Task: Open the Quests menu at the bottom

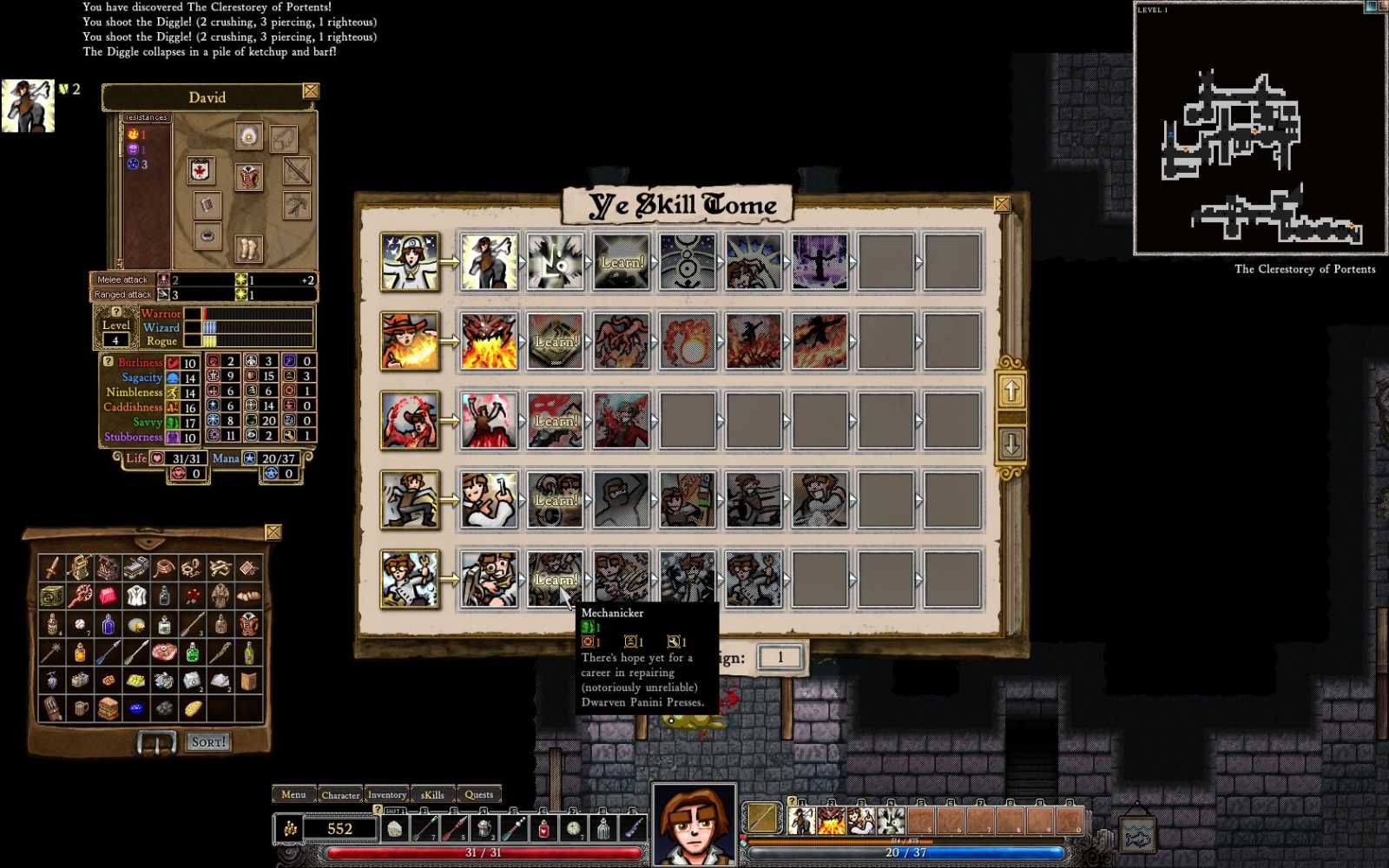Action: [480, 794]
